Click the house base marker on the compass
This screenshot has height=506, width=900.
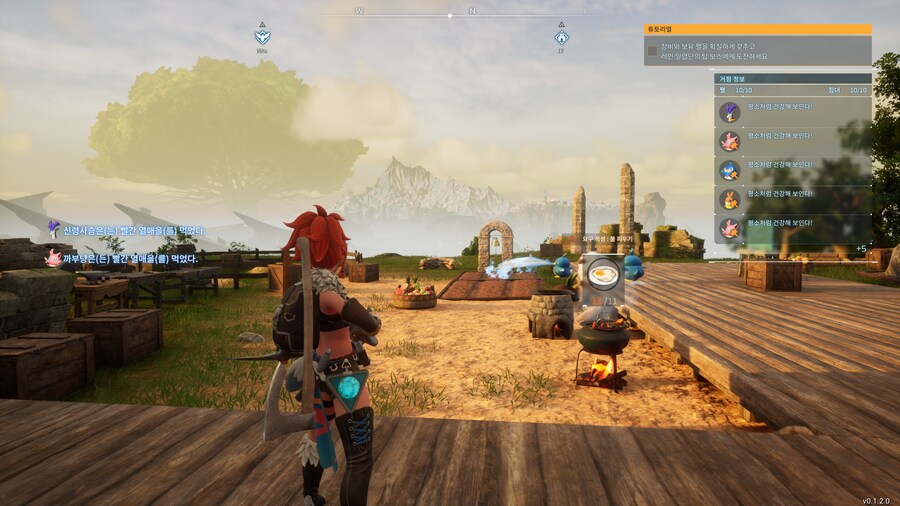coord(561,38)
